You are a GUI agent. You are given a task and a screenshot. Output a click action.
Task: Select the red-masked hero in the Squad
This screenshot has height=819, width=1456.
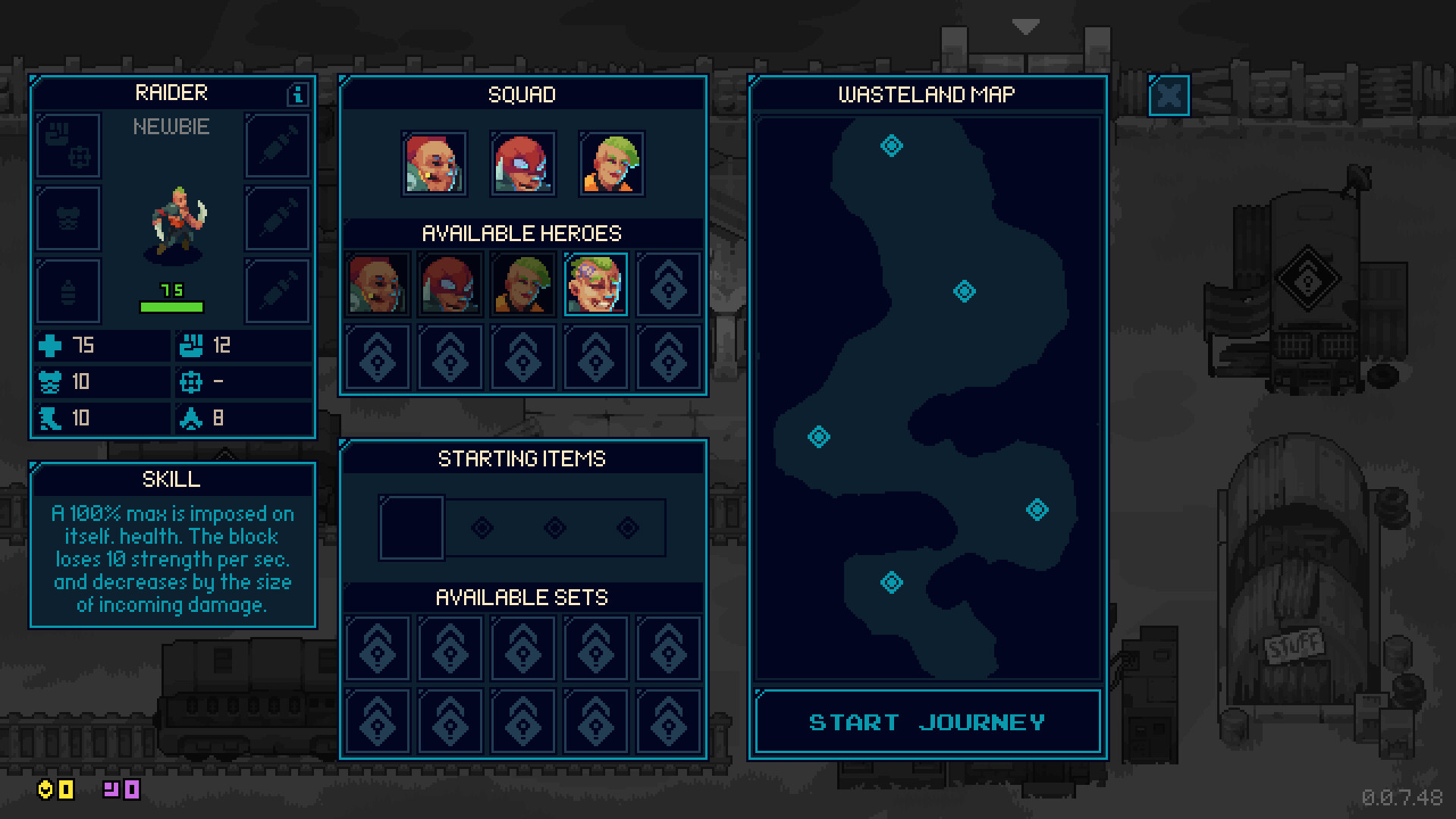click(522, 163)
